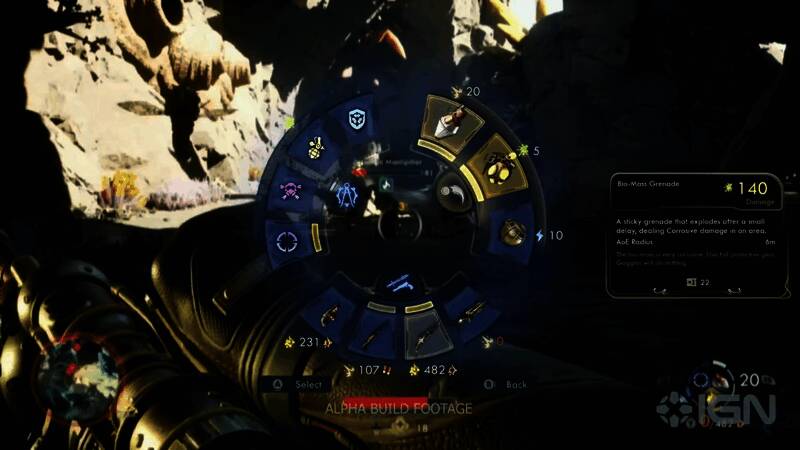This screenshot has height=450, width=800.
Task: Equip the weapon with 231 ammo
Action: 328,315
